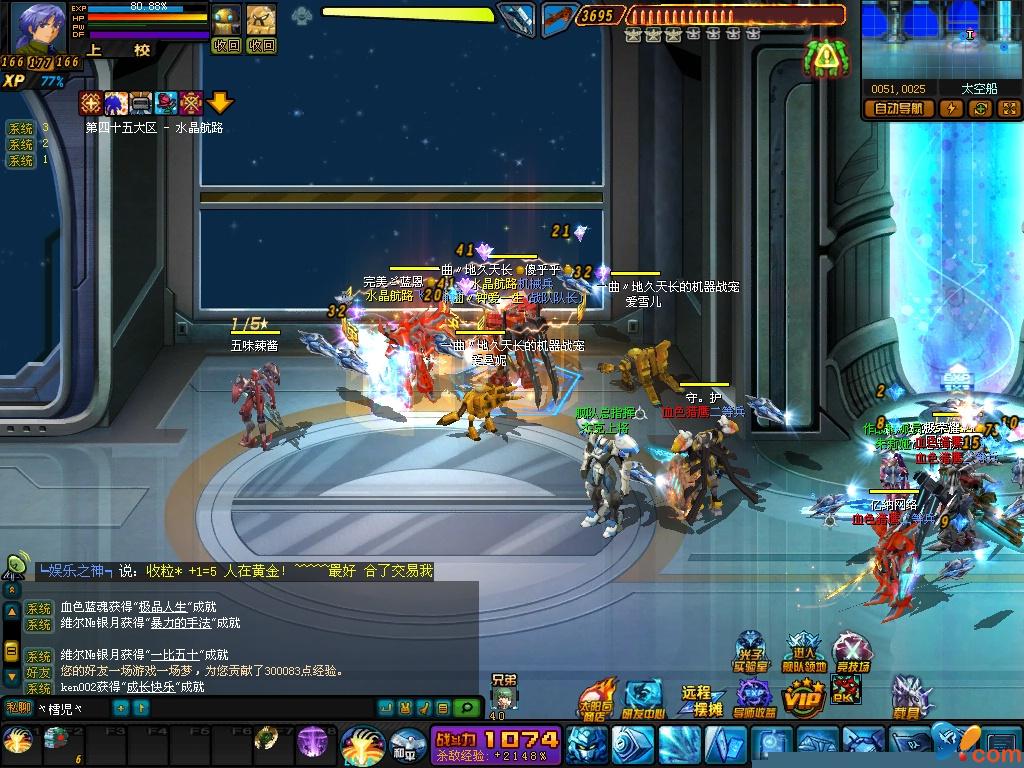1024x768 pixels.
Task: Expand buffs with the orange down arrow
Action: coord(220,102)
